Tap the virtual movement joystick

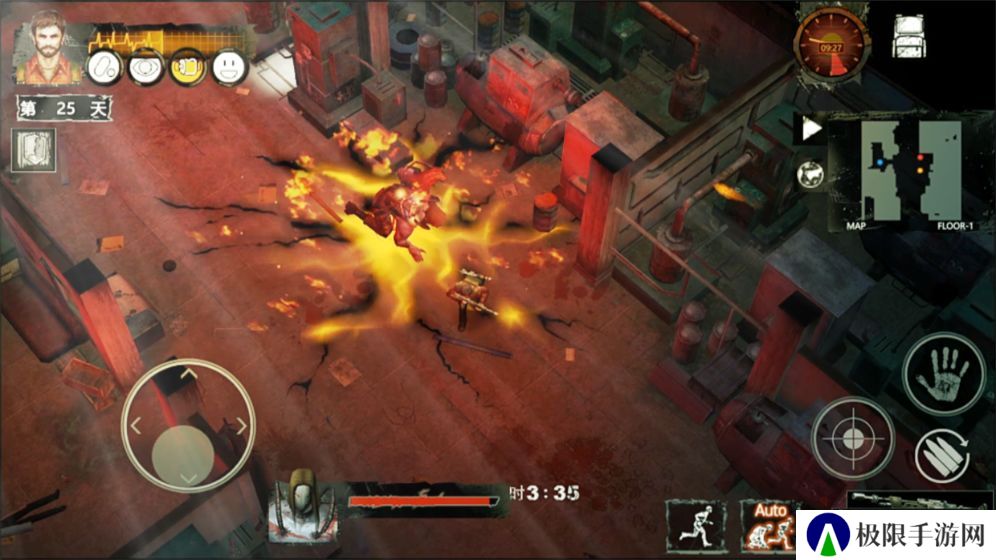(x=187, y=427)
